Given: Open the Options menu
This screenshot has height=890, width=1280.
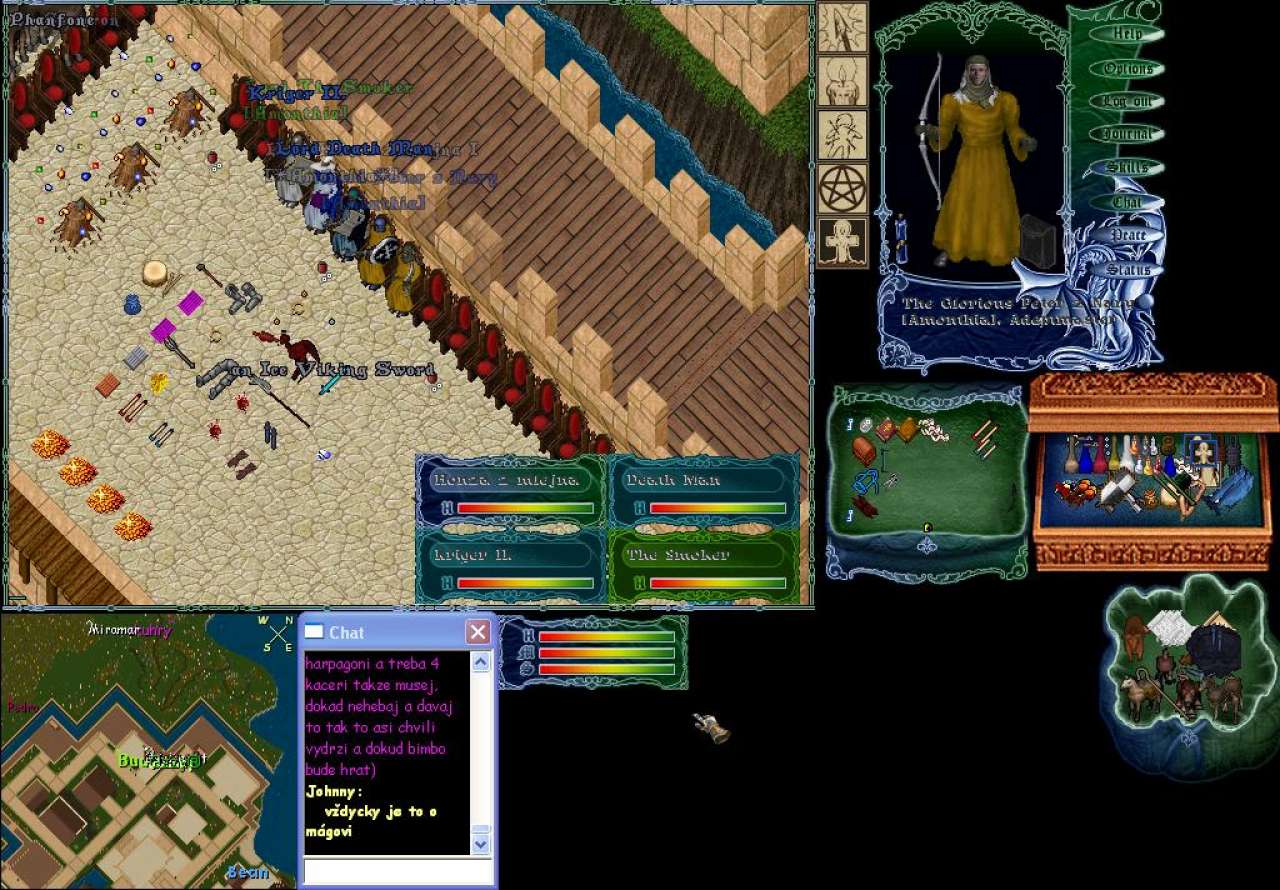Looking at the screenshot, I should coord(1127,69).
